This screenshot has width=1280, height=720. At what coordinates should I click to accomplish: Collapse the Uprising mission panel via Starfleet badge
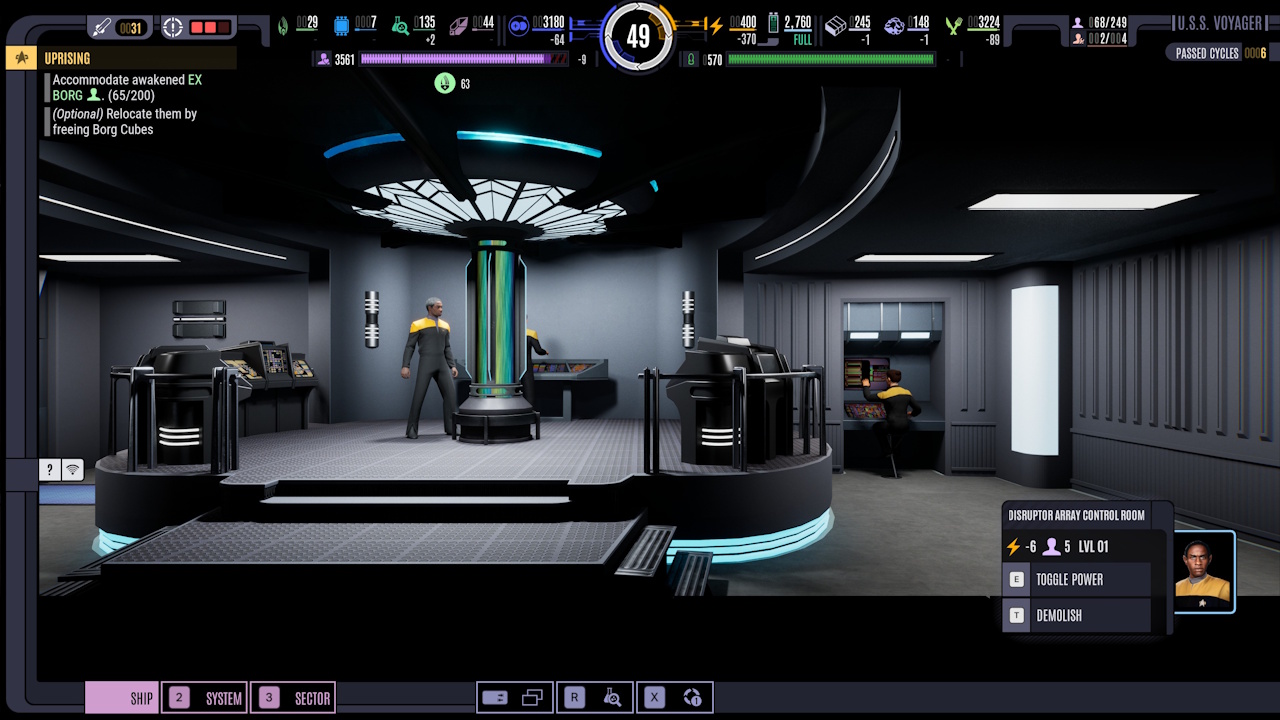(x=19, y=58)
